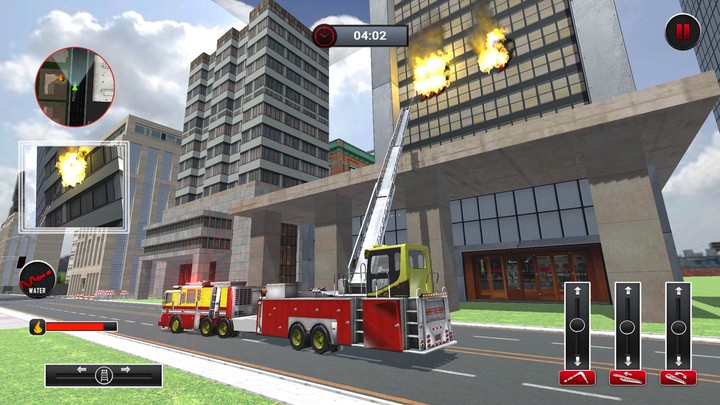Click the ladder rotation slider knob
The height and width of the screenshot is (405, 720).
pos(103,376)
